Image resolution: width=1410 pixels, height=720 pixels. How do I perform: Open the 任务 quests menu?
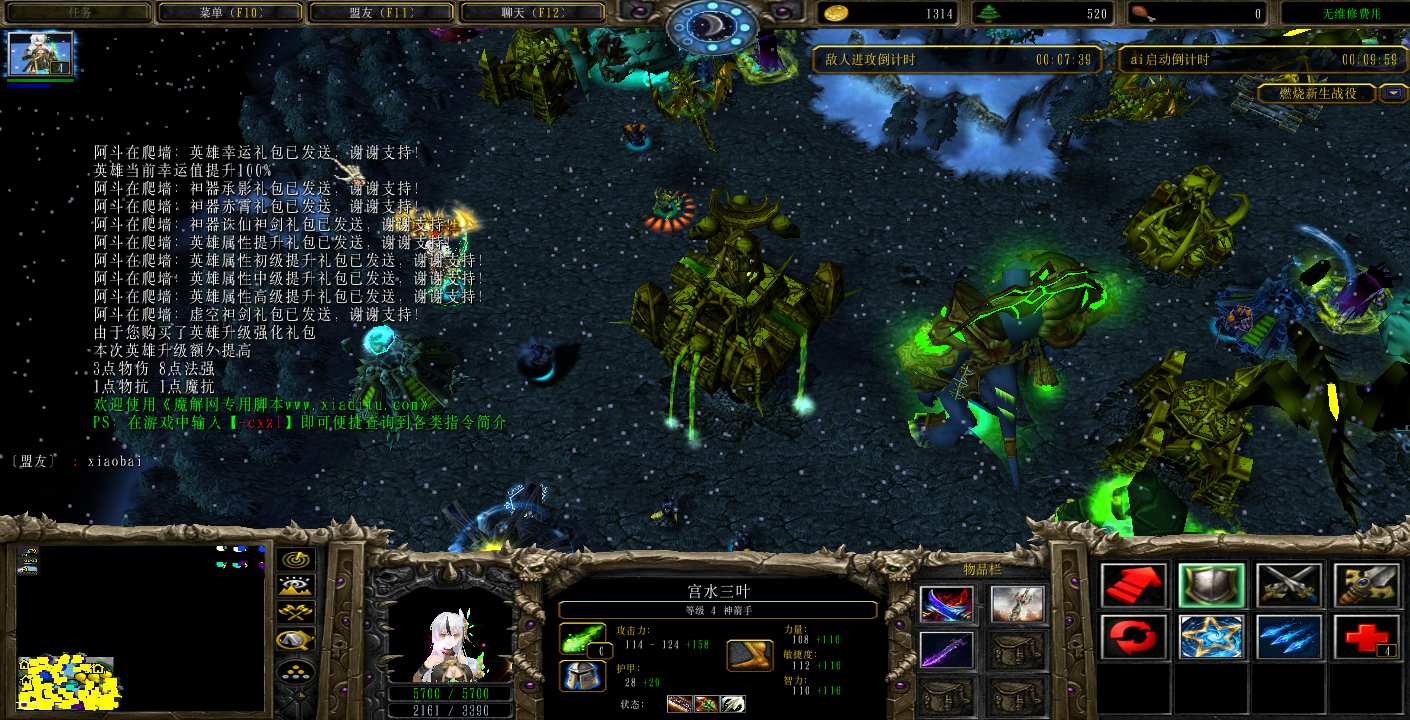point(76,13)
